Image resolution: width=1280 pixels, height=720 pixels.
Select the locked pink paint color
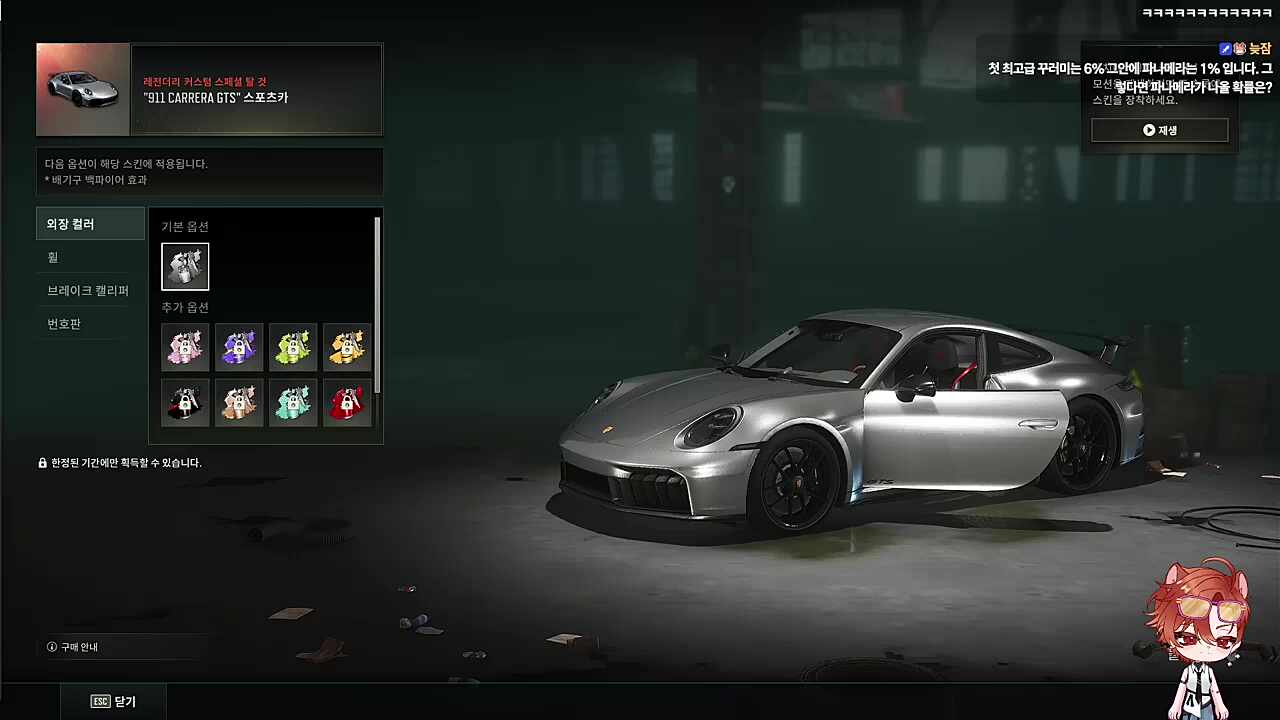point(185,347)
